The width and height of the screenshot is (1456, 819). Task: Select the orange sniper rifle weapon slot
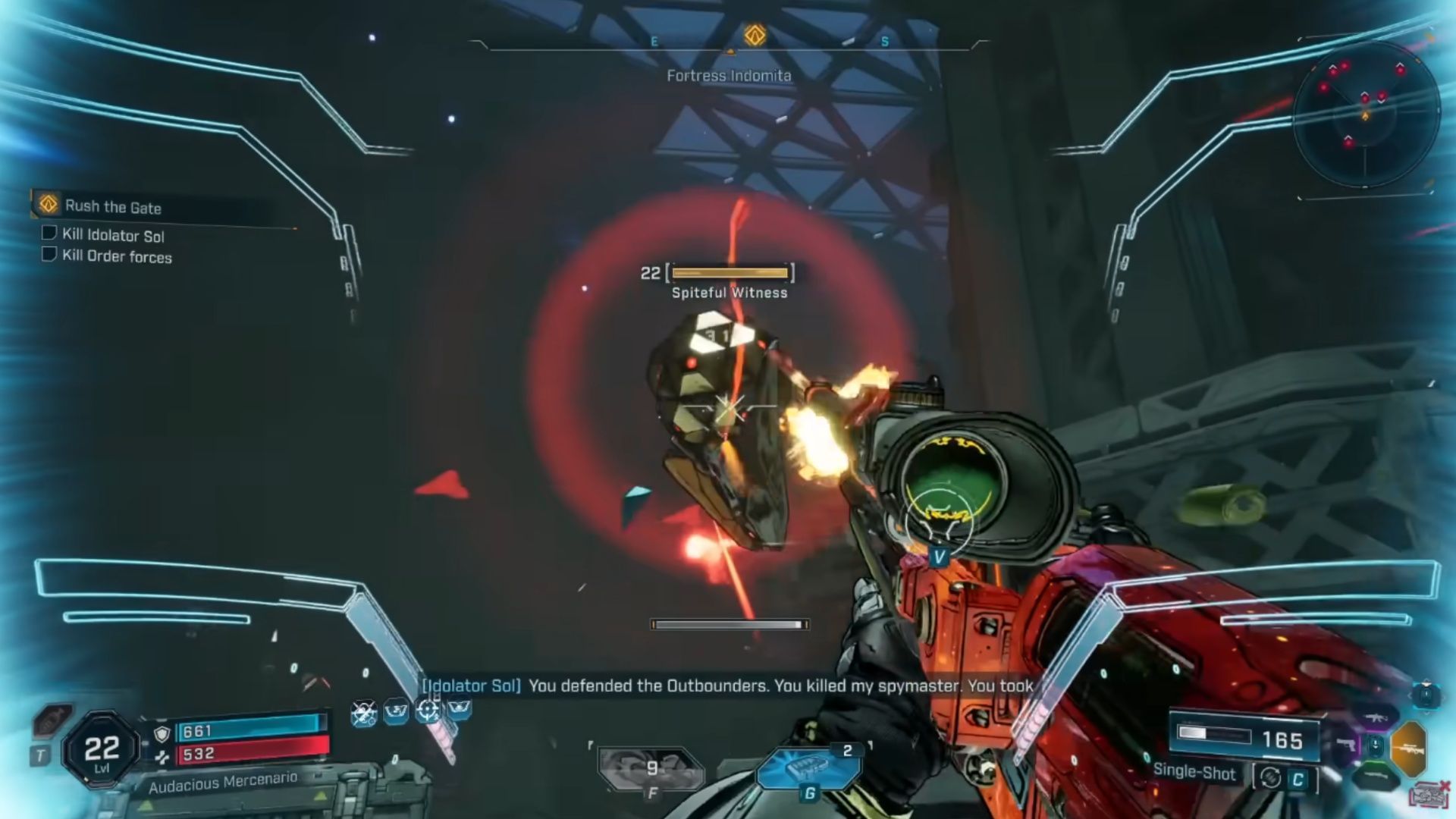[1409, 749]
